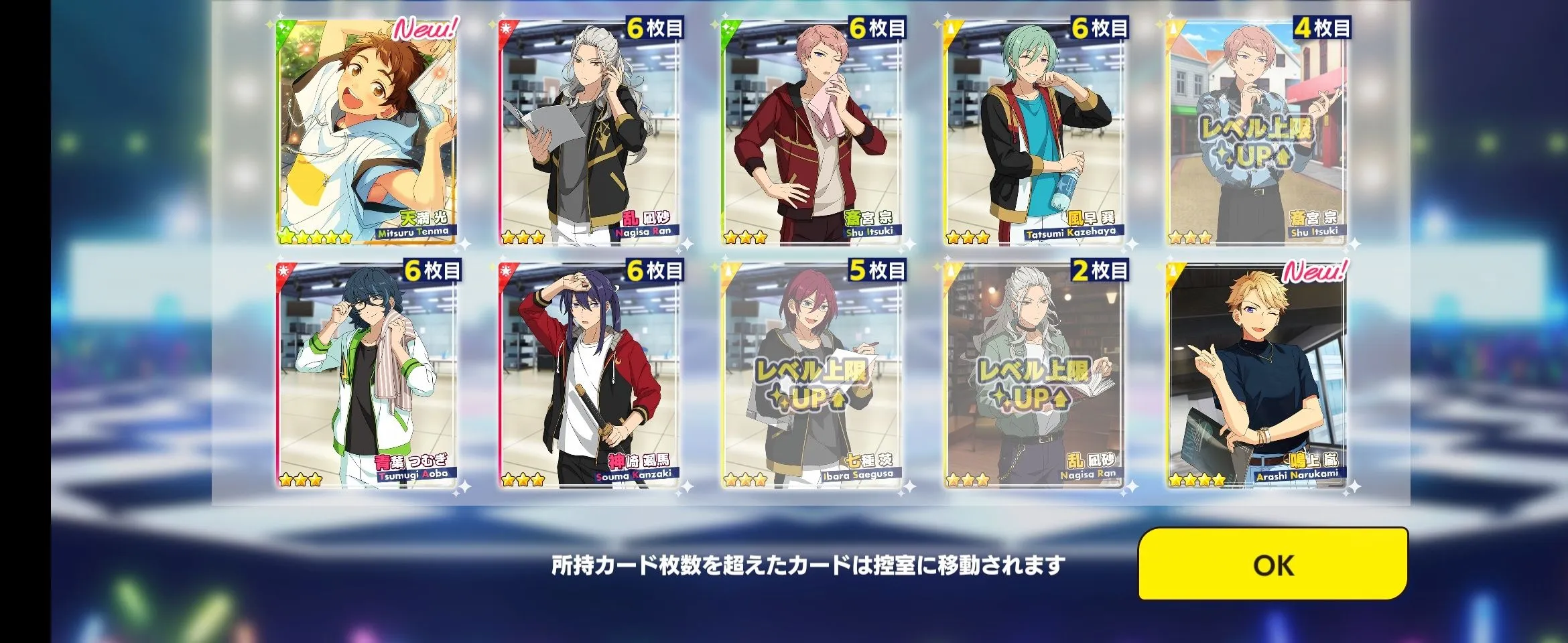This screenshot has height=643, width=1568.
Task: Select the new five-star Mitsuru Tenma card
Action: coord(366,134)
